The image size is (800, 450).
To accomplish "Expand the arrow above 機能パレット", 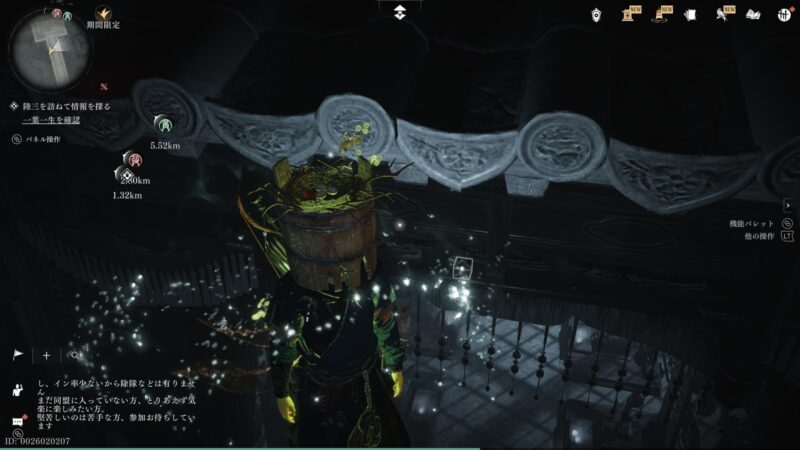I will click(x=787, y=204).
